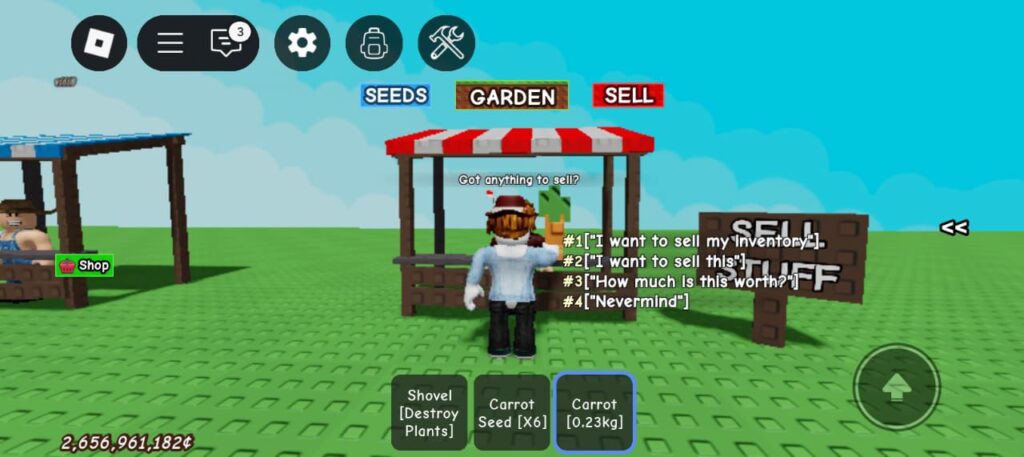Select the Shovel hotbar slot
The image size is (1024, 457).
tap(430, 413)
